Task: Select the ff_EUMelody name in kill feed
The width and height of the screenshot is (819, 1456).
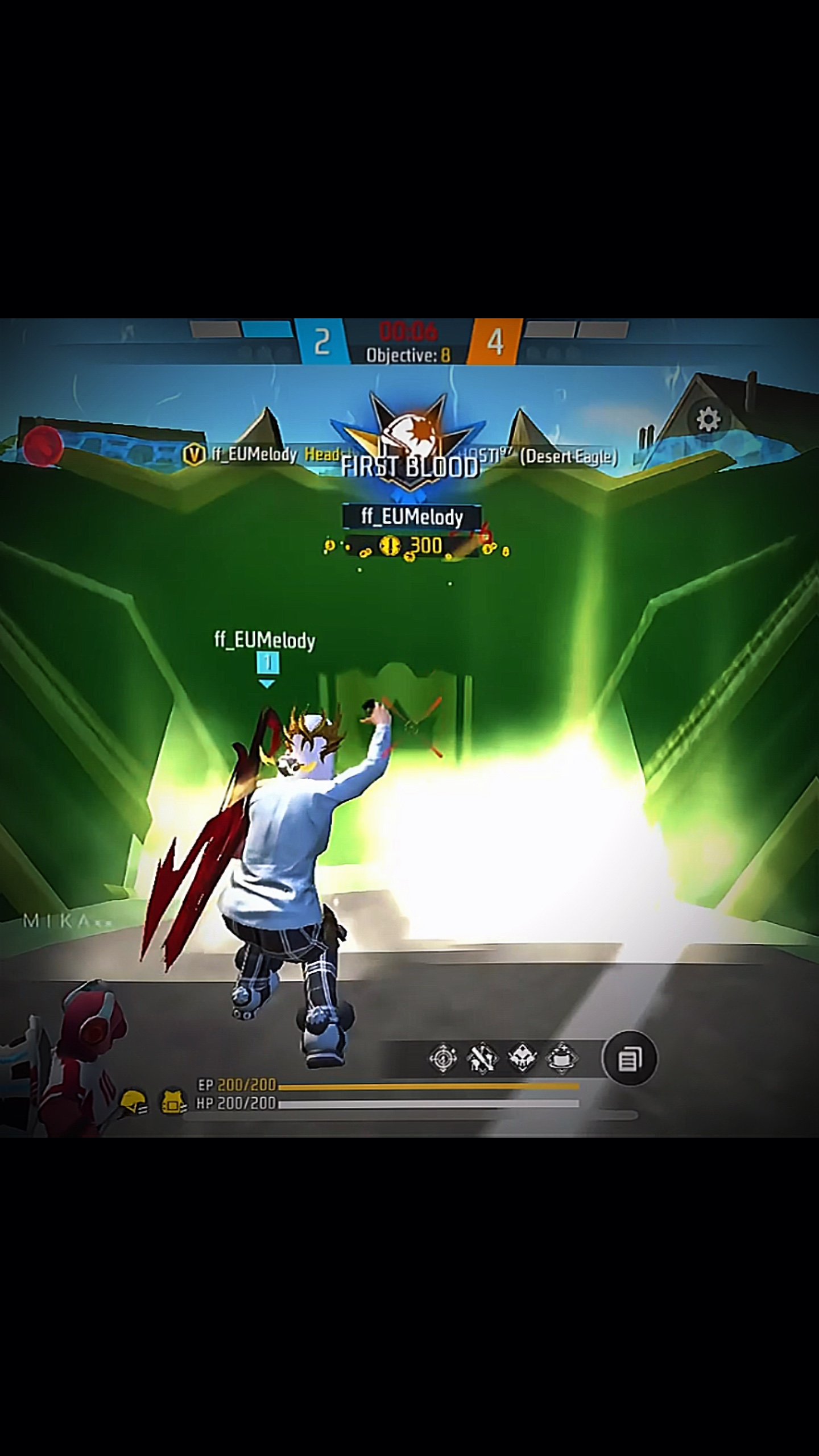Action: point(253,454)
